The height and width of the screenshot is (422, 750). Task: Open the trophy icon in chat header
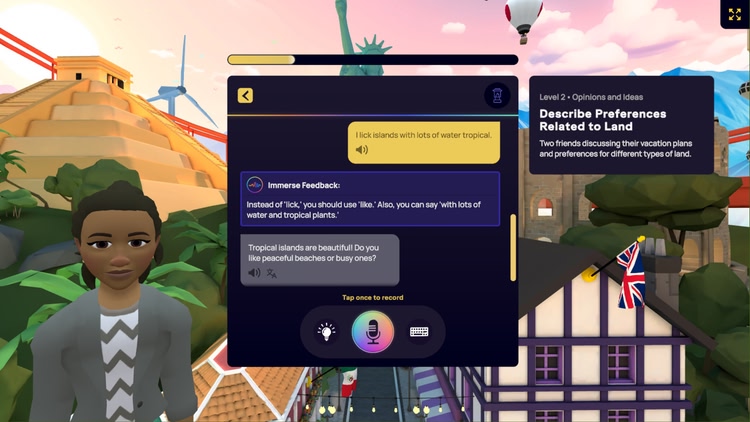[x=497, y=96]
